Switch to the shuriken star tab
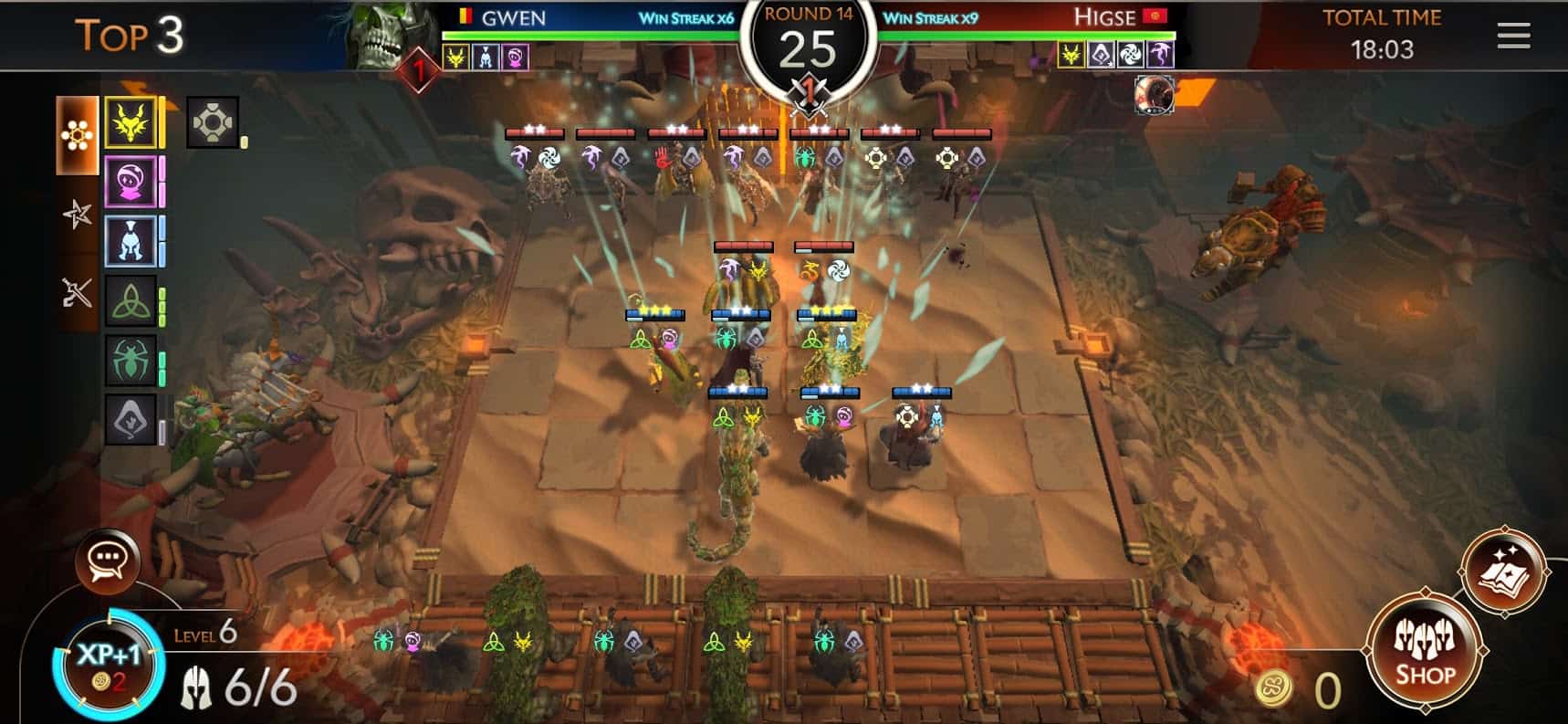 coord(77,214)
